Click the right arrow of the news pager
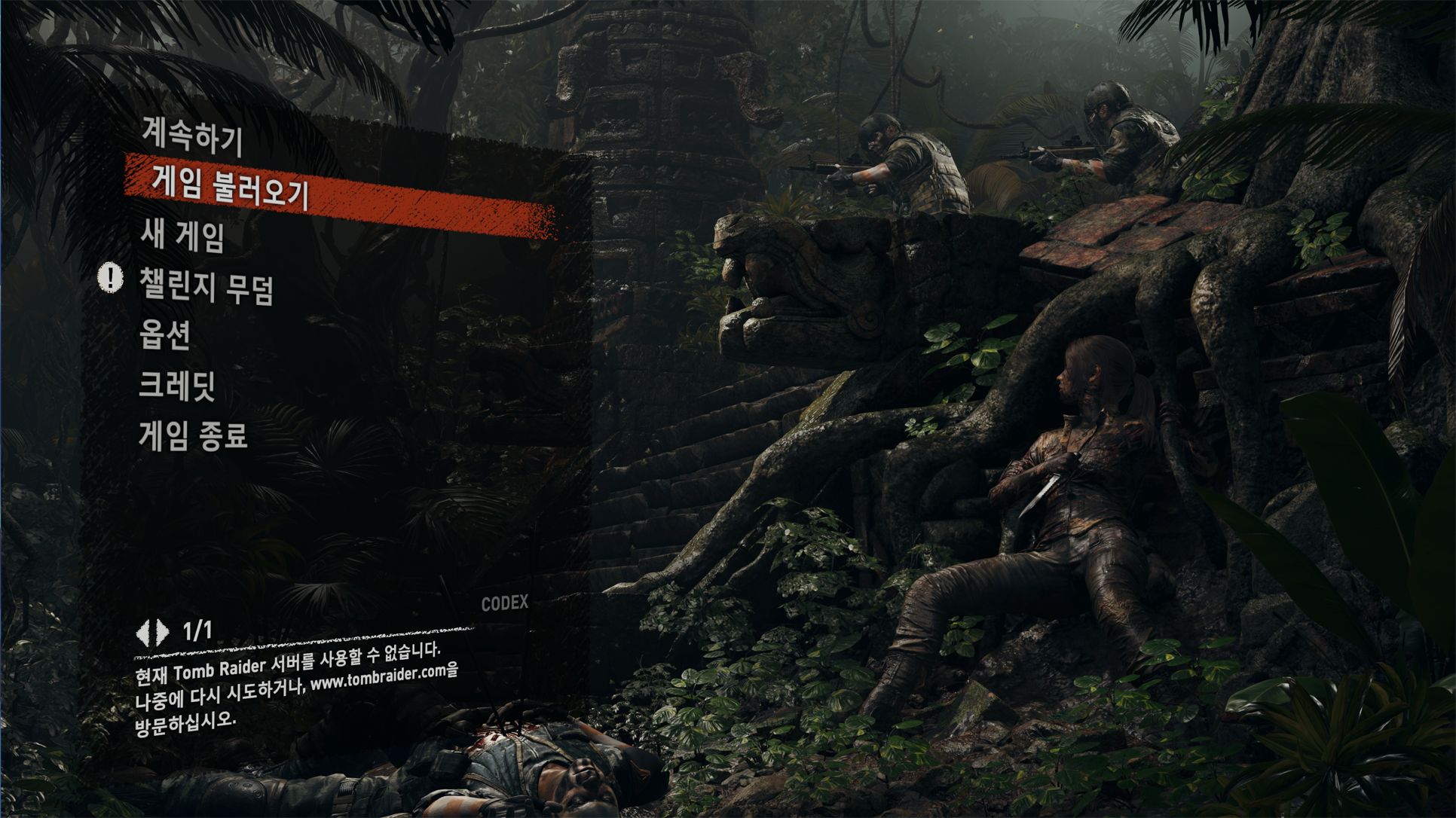 point(162,633)
